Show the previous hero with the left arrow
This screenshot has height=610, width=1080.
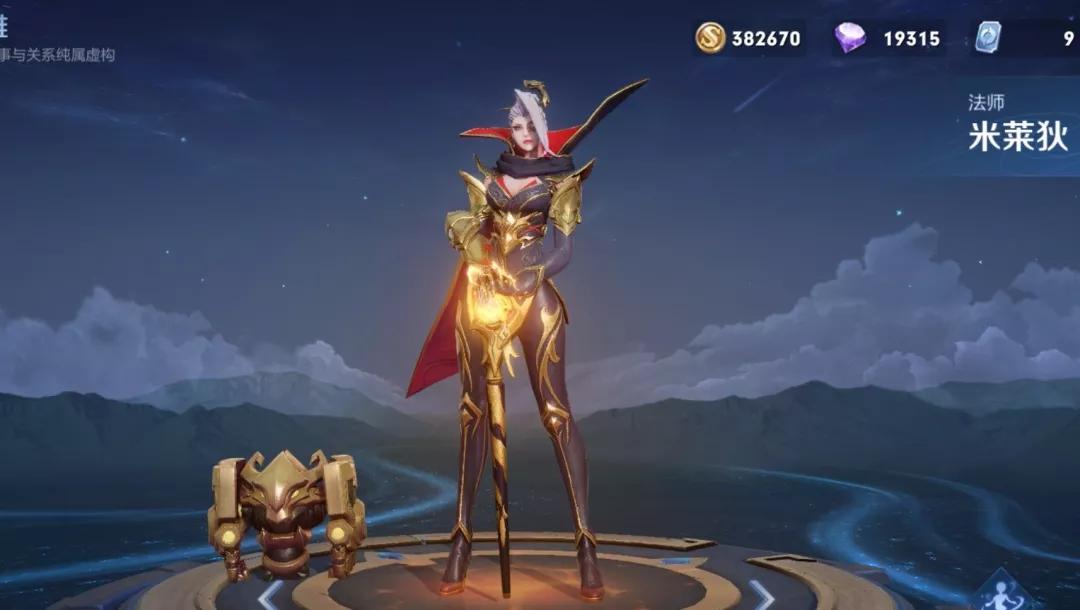[x=270, y=595]
